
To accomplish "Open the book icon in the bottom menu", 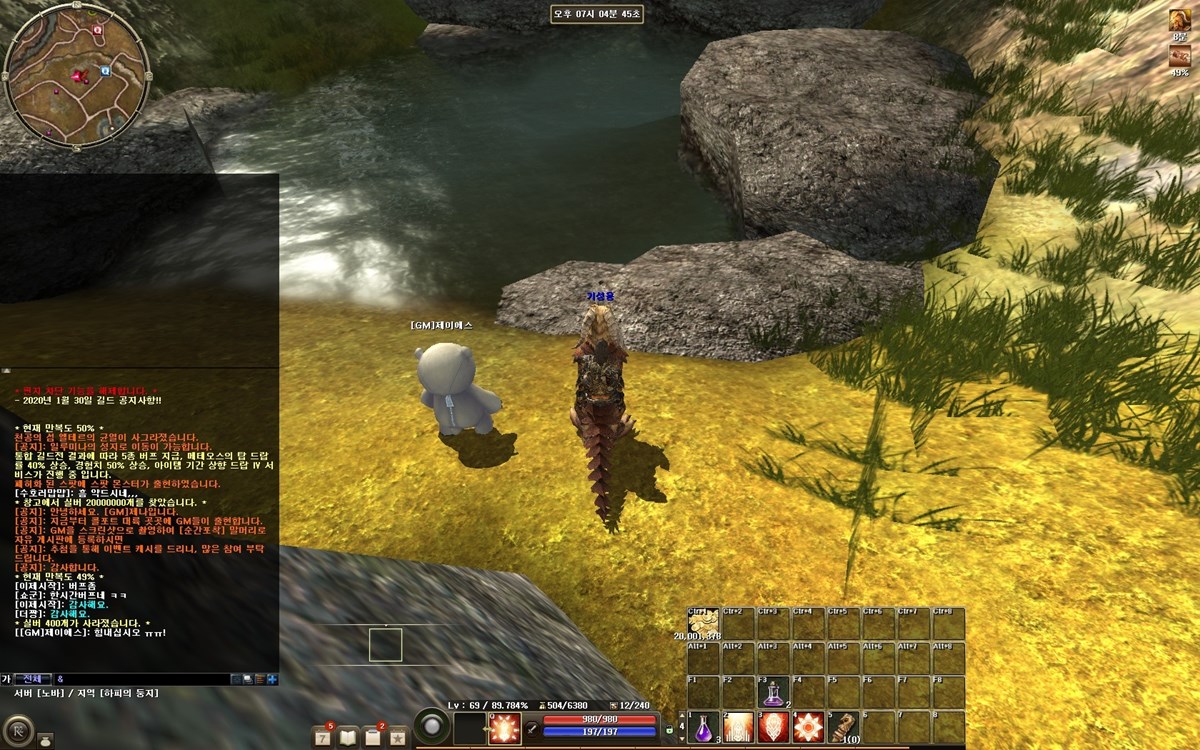I will tap(348, 738).
